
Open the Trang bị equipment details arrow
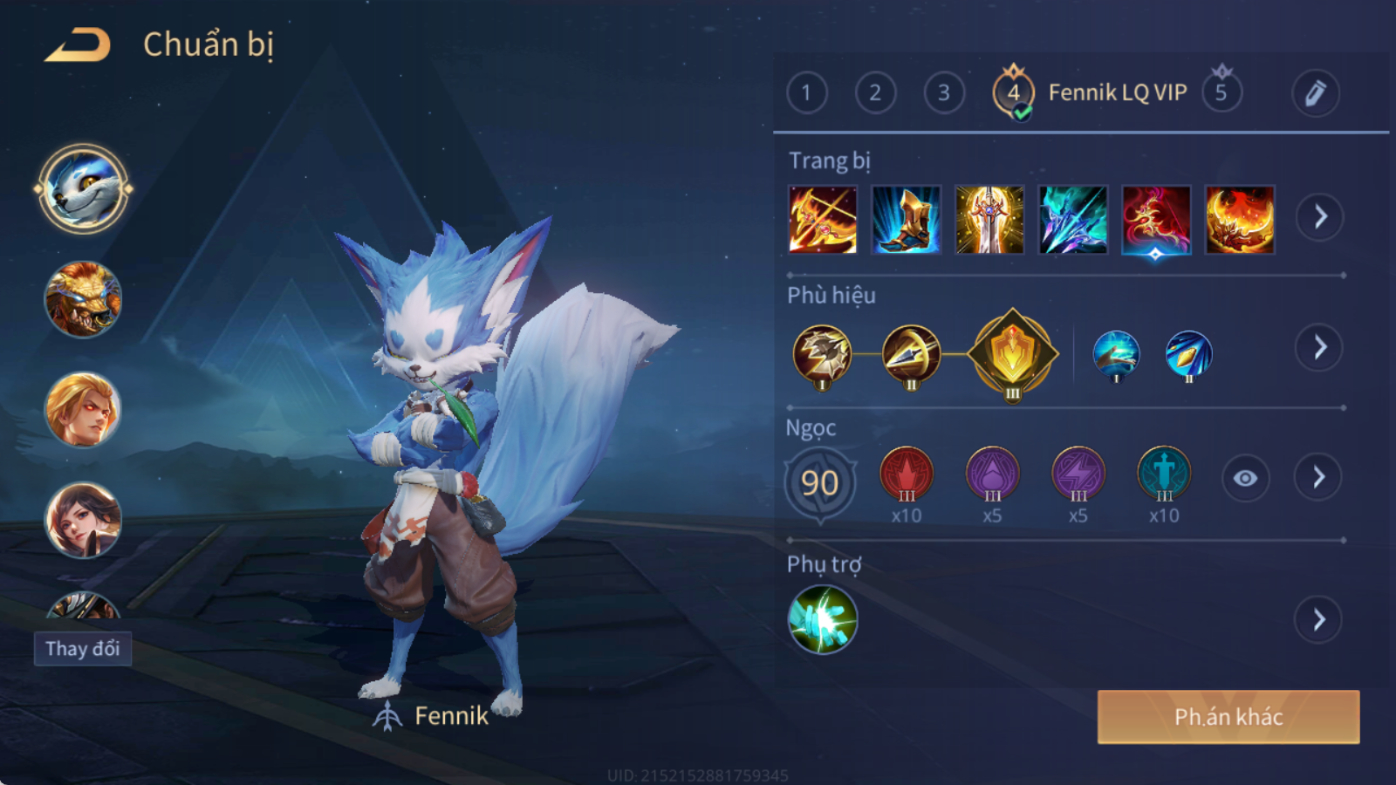point(1320,217)
